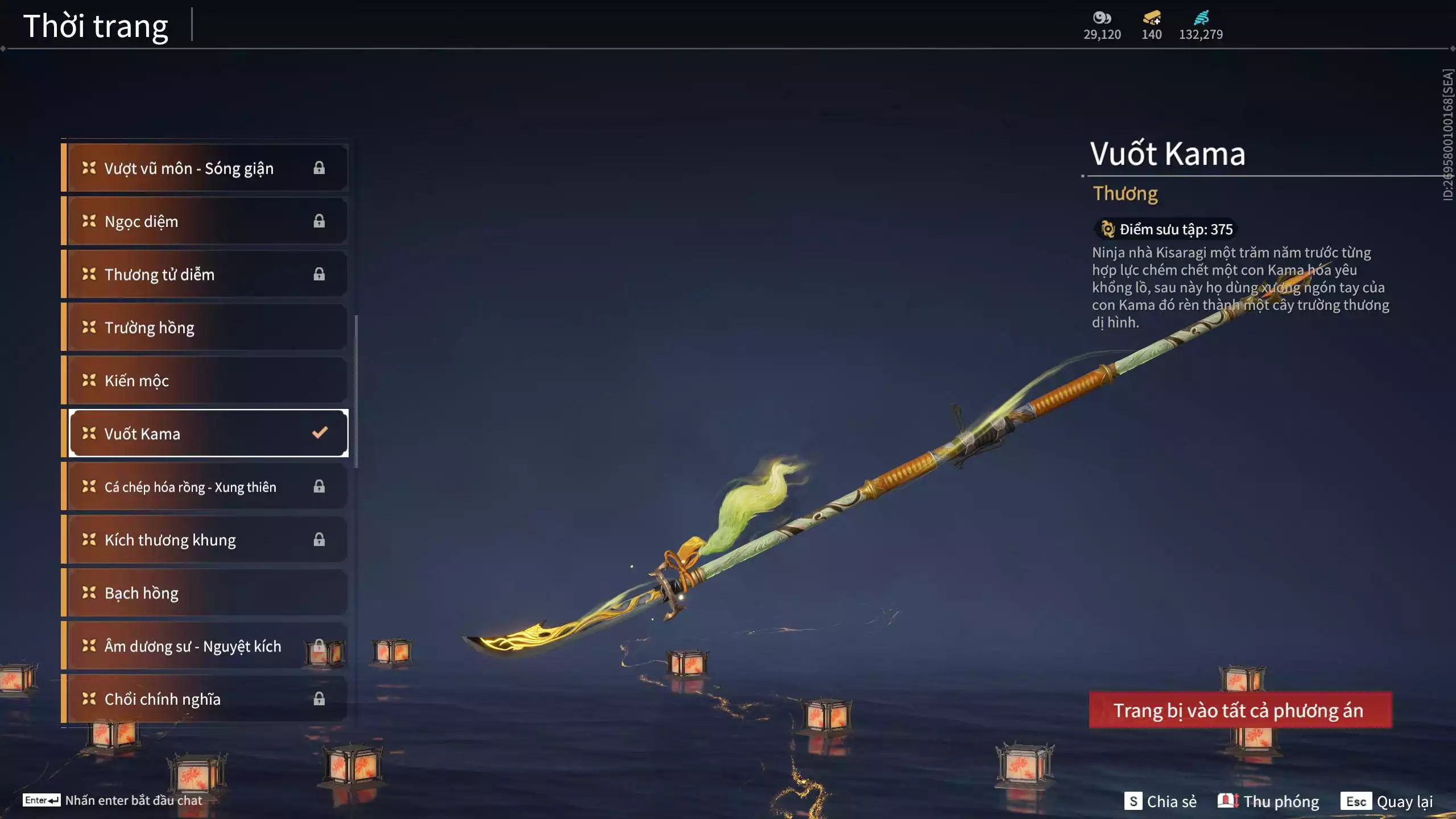Open the chat input prompt
Image resolution: width=1456 pixels, height=819 pixels.
click(113, 800)
